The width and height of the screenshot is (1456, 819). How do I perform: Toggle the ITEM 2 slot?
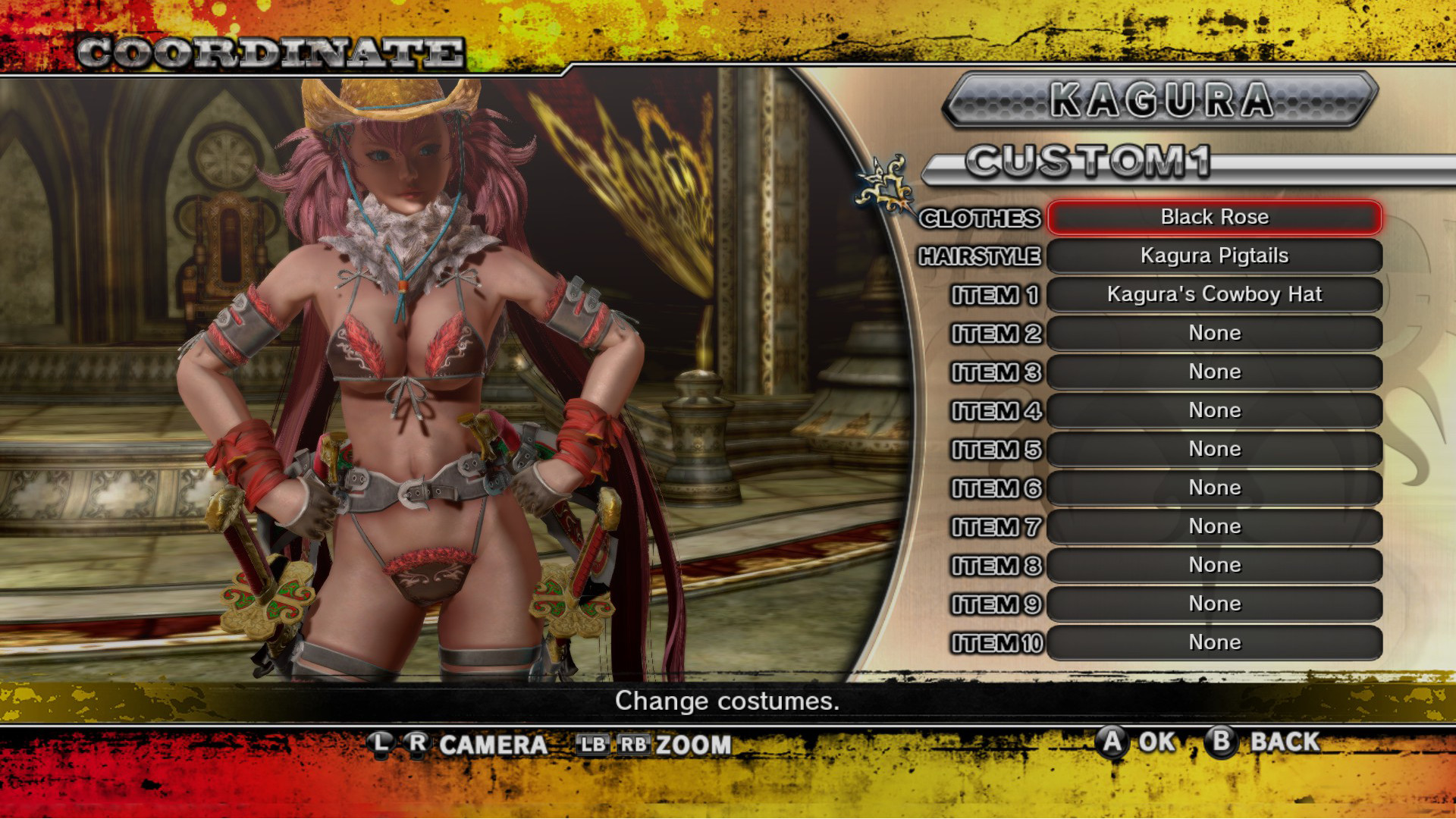tap(1213, 334)
